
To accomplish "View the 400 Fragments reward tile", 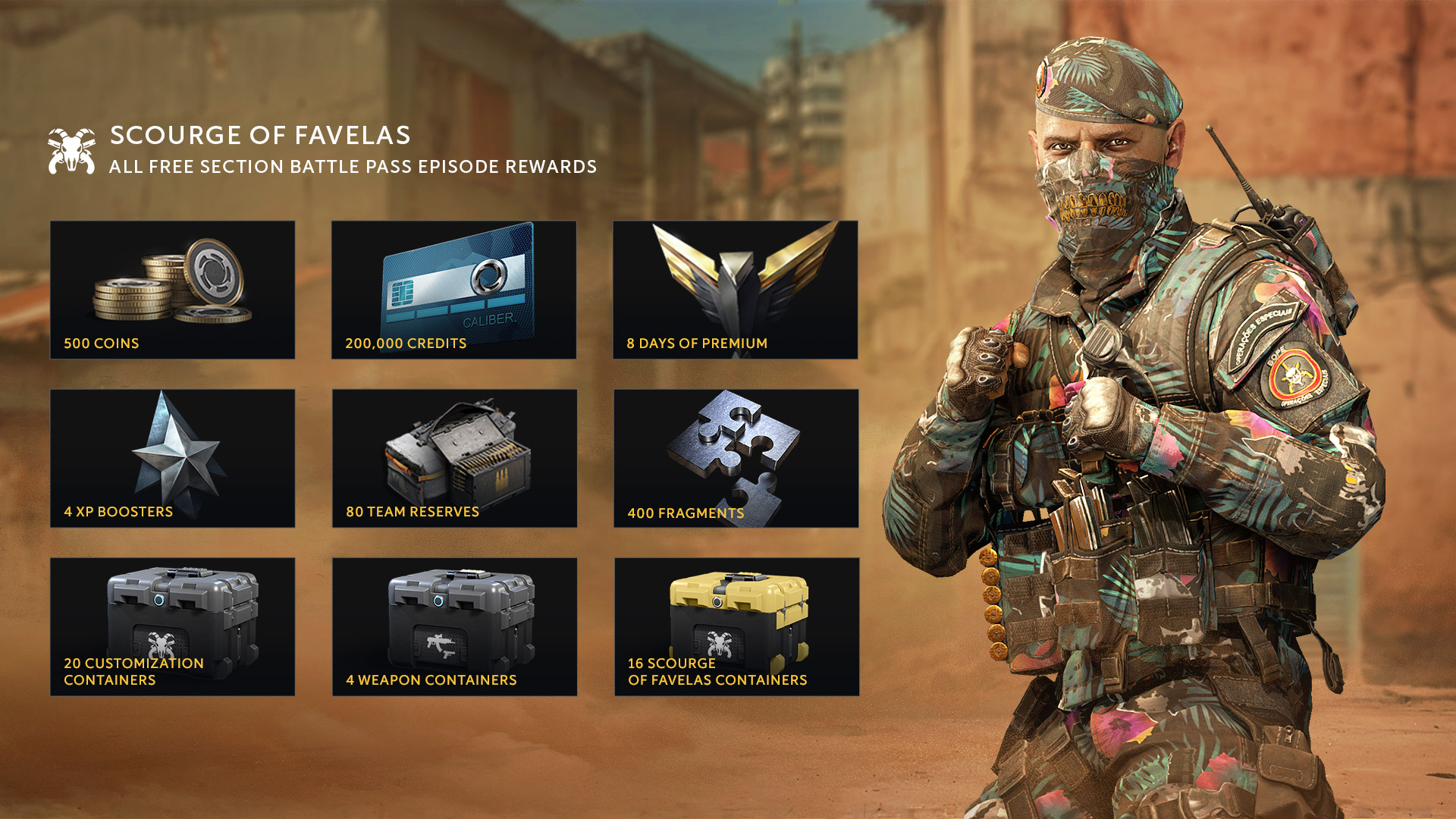I will 736,458.
